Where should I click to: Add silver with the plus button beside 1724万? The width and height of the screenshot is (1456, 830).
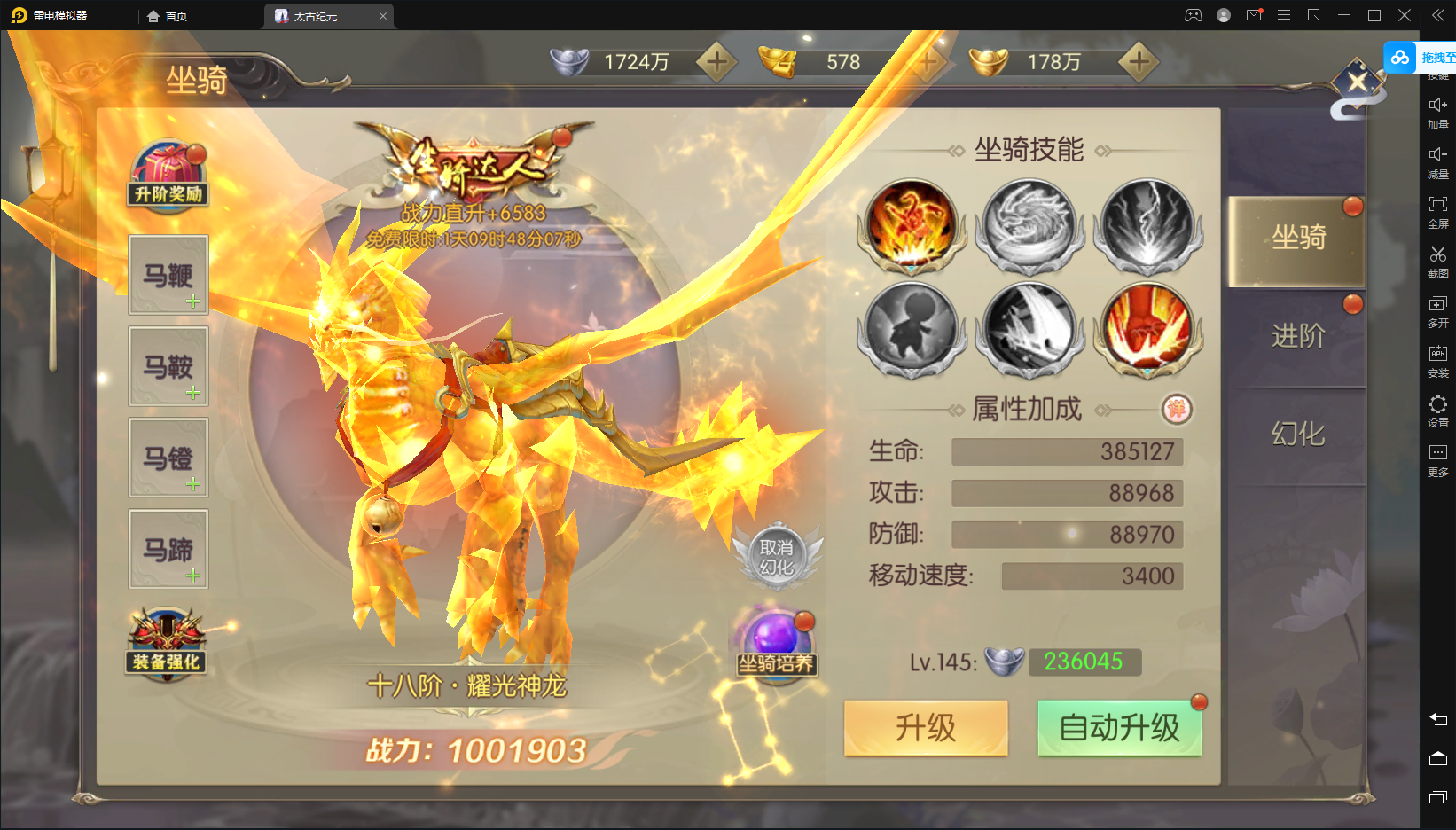point(716,62)
